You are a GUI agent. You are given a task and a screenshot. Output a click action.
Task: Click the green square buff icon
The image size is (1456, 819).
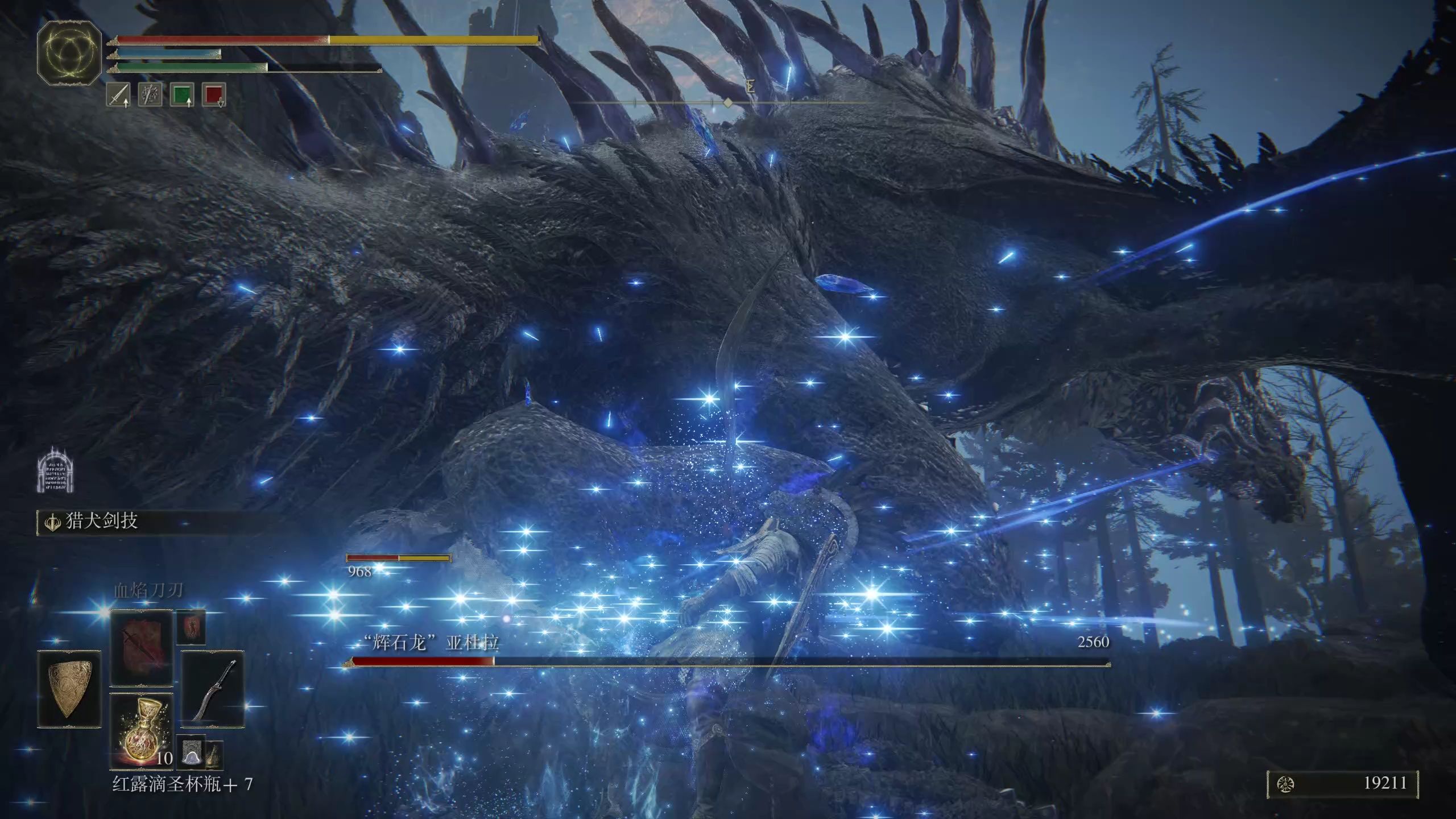(182, 95)
